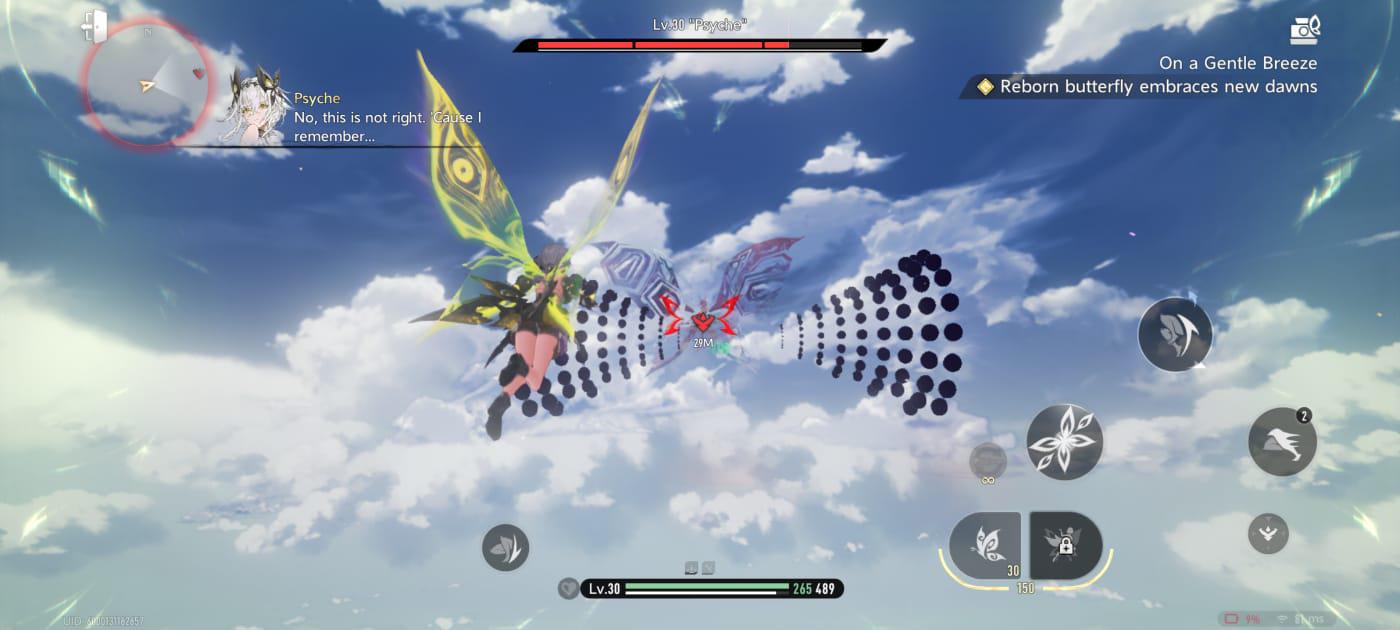Activate the butterfly skill costing 30
The image size is (1400, 630).
coord(985,545)
